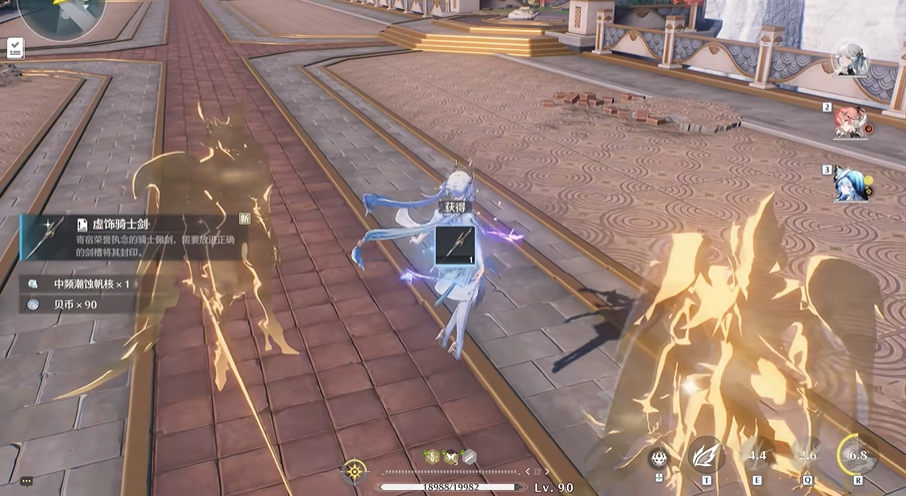
Task: Activate the liberation skill with yellow ring
Action: tap(857, 454)
